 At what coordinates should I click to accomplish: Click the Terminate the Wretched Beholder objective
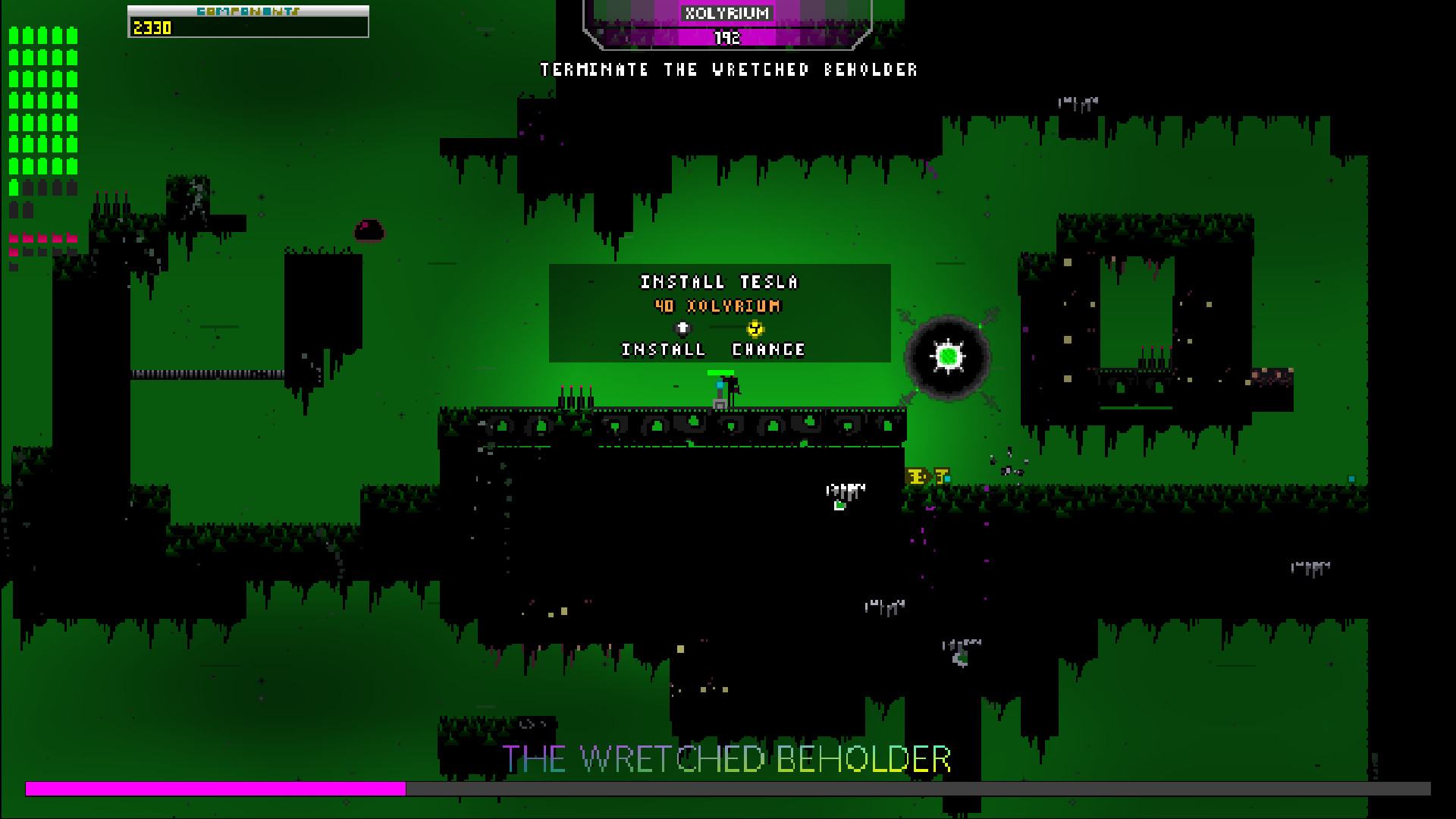[729, 70]
